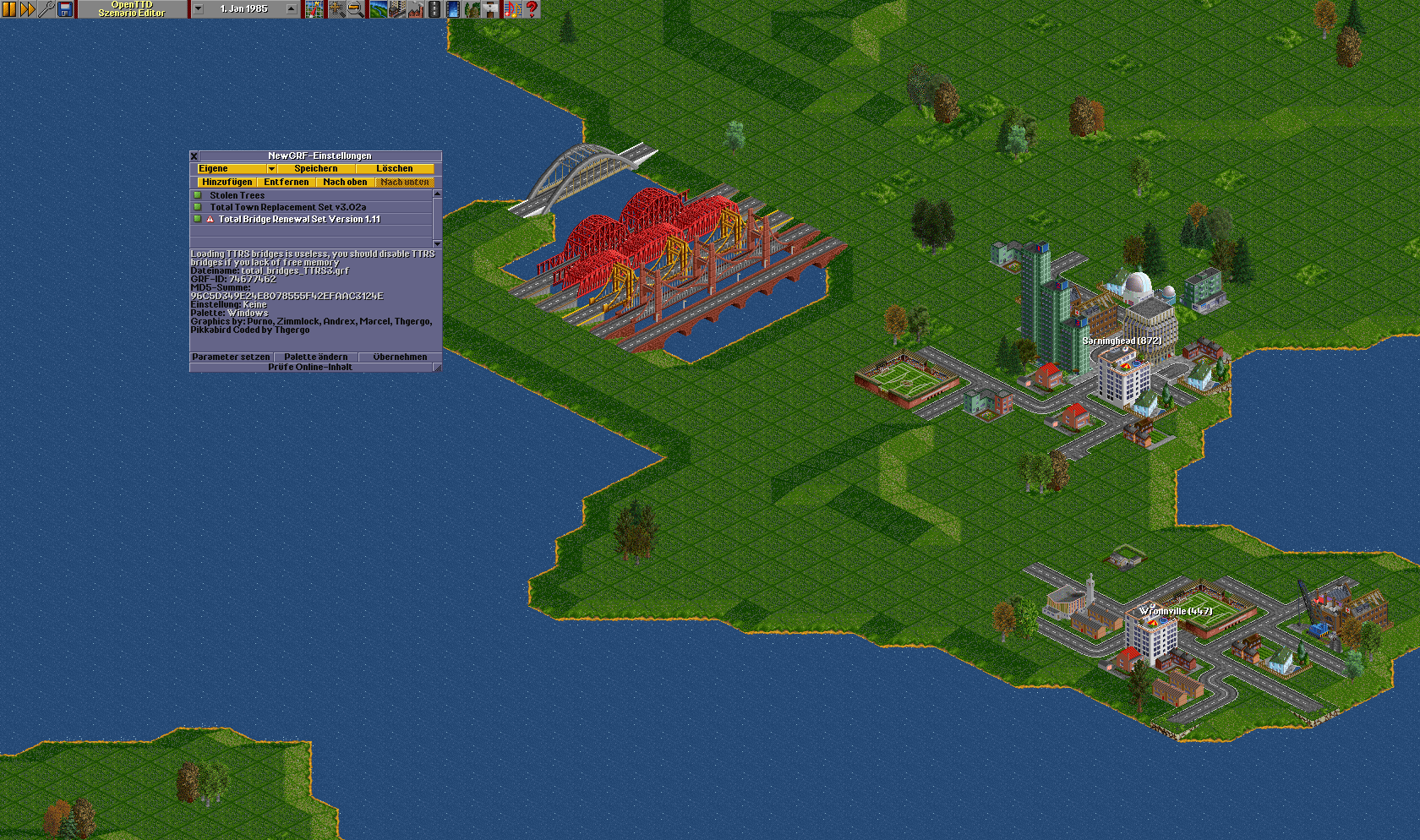Open the red question mark help menu
The width and height of the screenshot is (1420, 840).
tap(532, 9)
